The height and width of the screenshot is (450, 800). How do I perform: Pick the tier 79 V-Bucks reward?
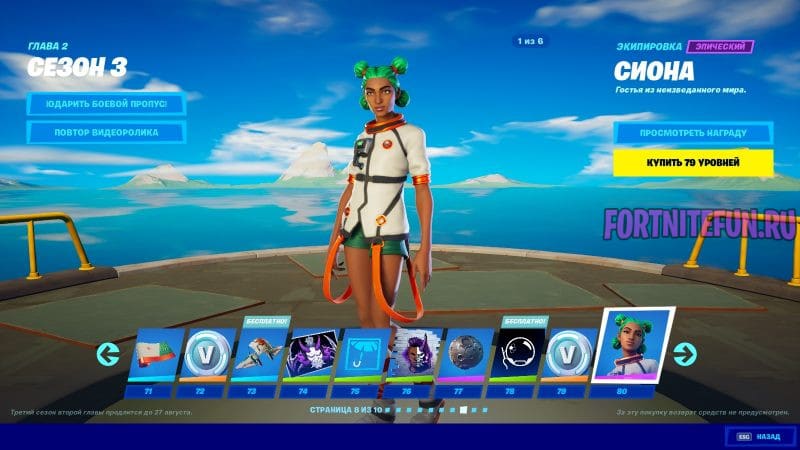tap(570, 354)
